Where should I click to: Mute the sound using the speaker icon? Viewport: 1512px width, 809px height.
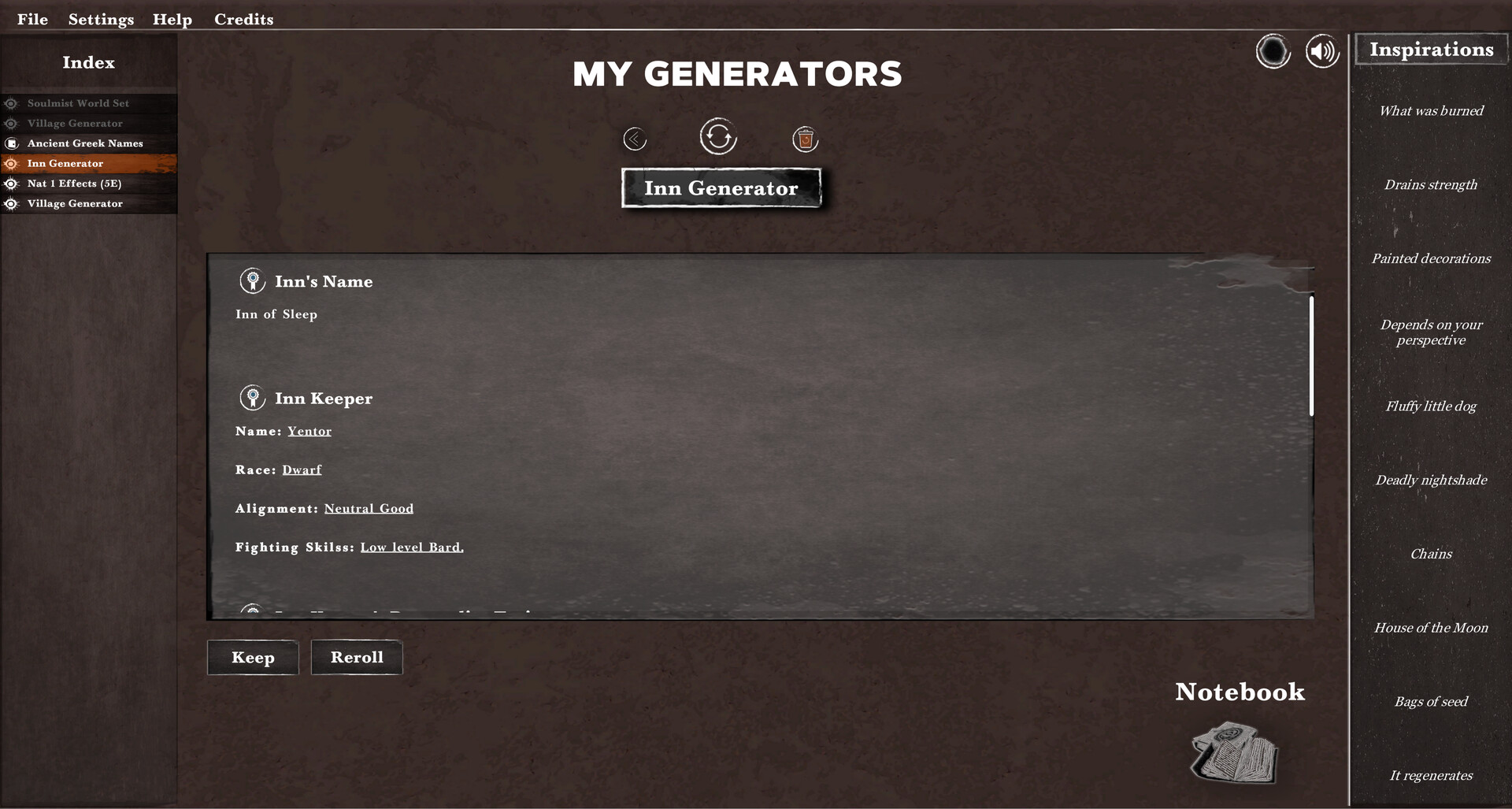(x=1322, y=50)
